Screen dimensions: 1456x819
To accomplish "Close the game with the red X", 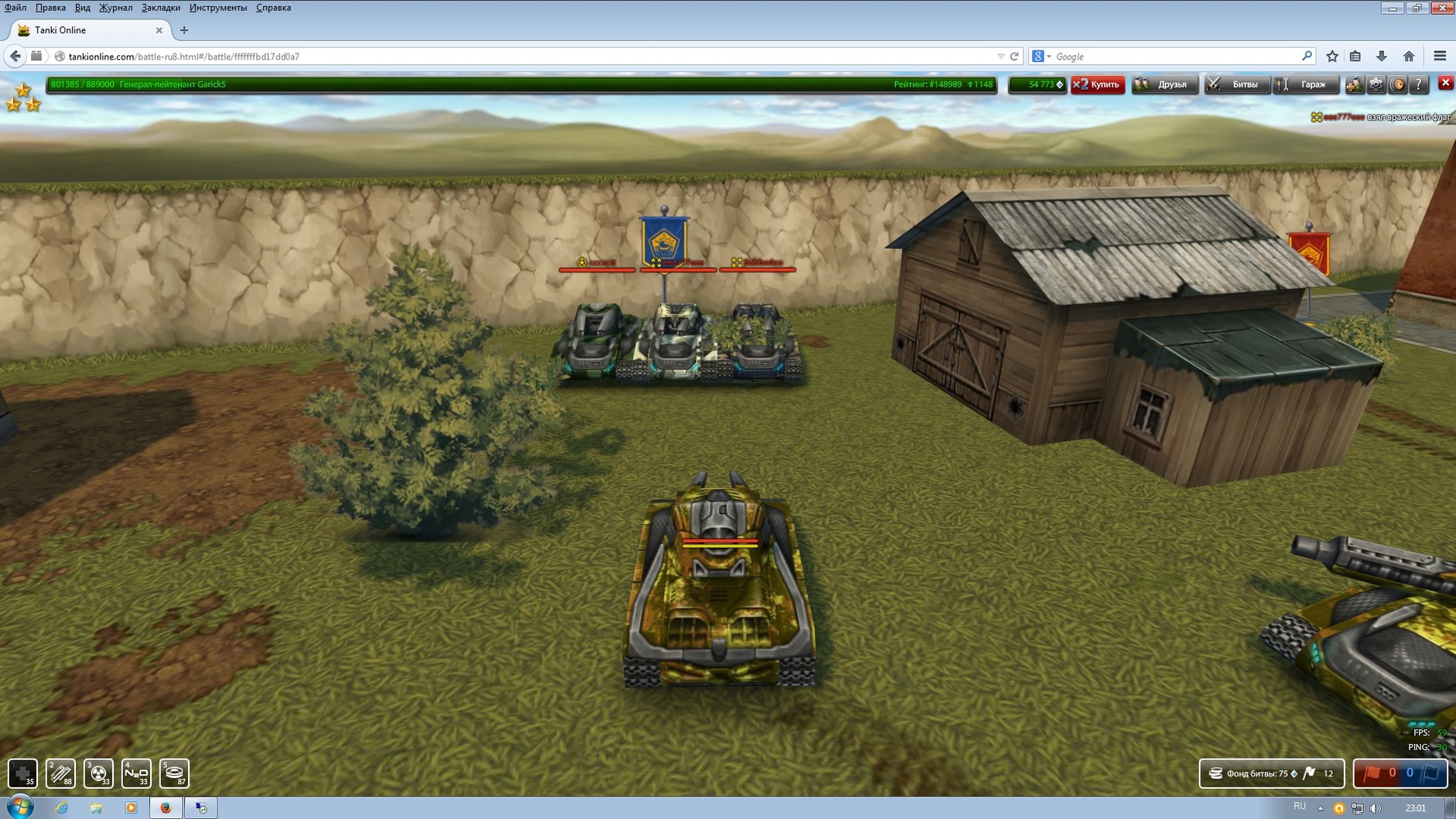I will click(1445, 83).
